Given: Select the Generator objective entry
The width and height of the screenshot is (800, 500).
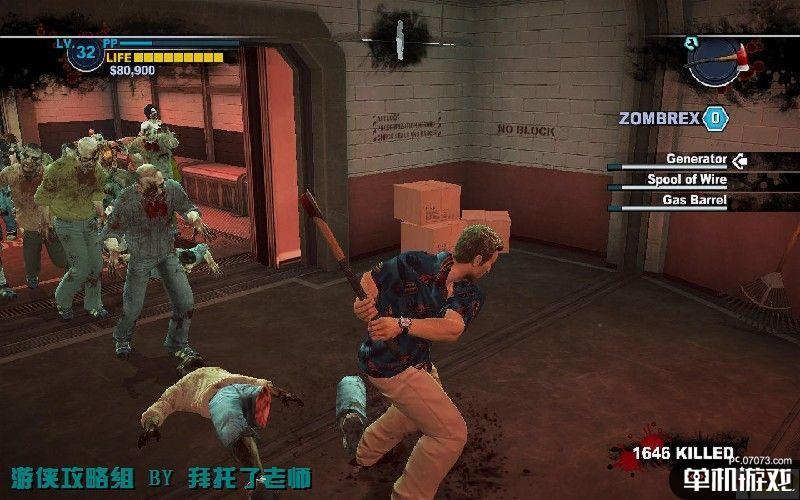Looking at the screenshot, I should [696, 159].
